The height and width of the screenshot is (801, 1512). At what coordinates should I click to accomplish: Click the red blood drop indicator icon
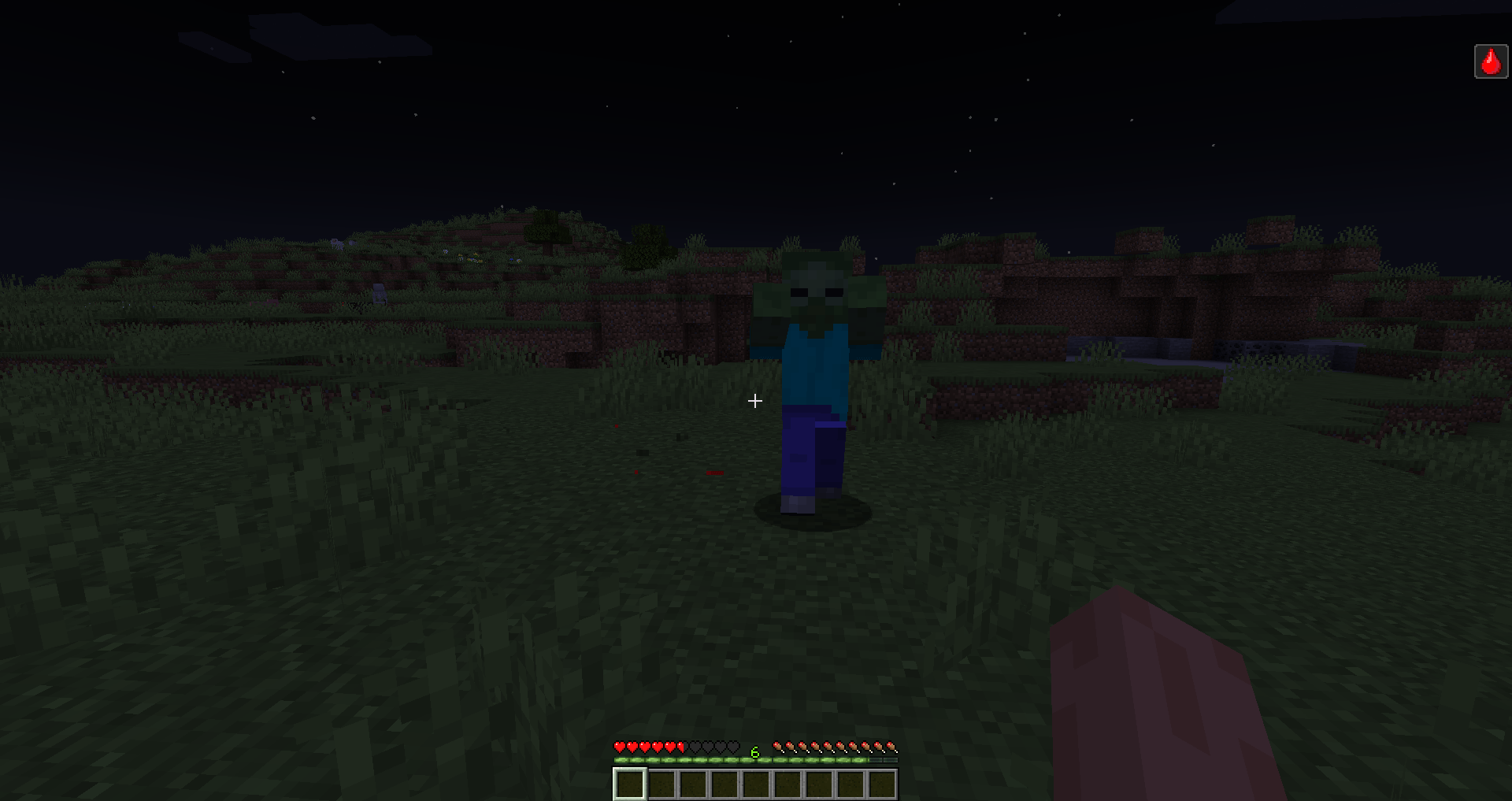point(1489,61)
